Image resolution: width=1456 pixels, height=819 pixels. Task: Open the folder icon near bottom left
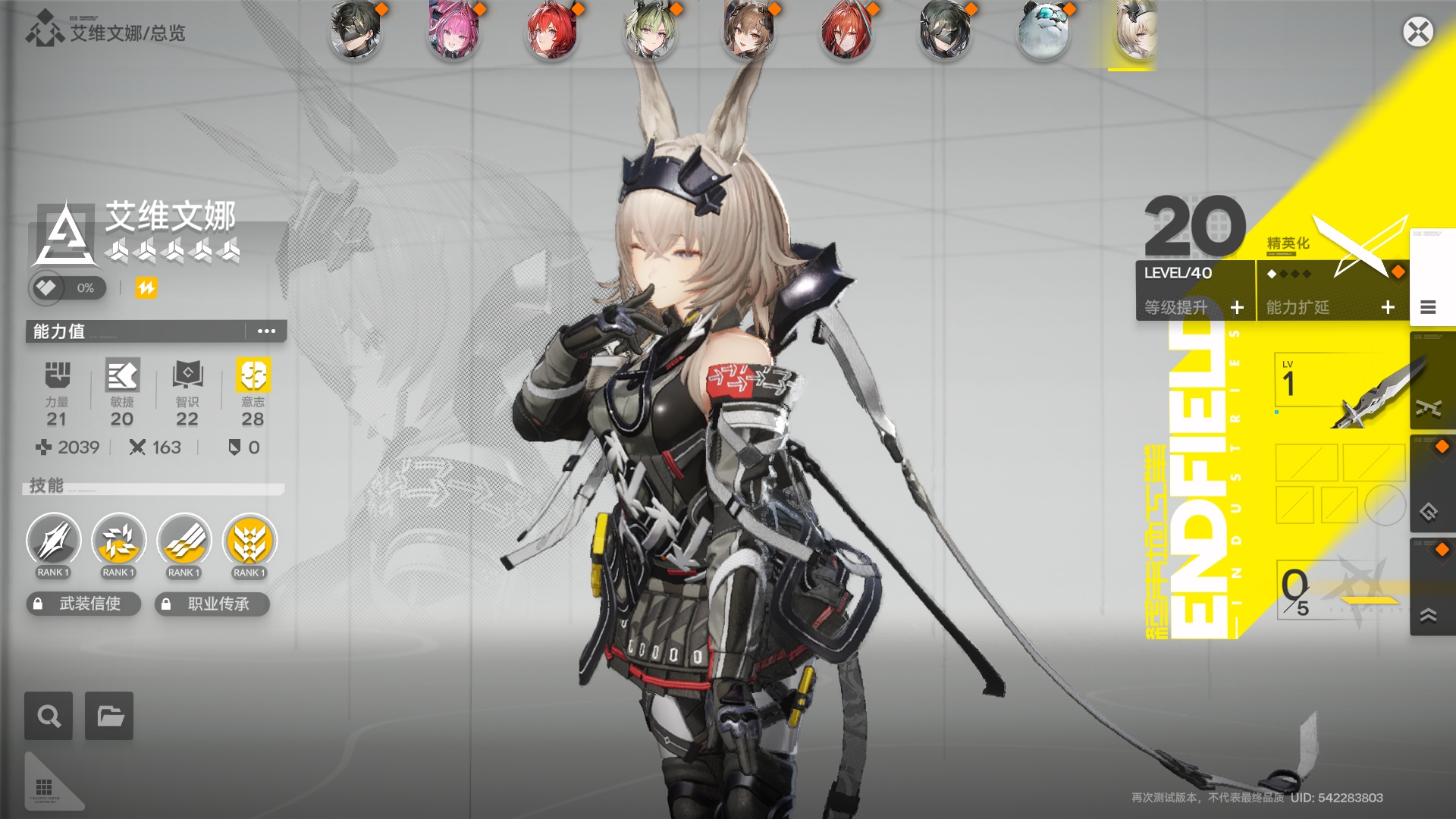(108, 715)
